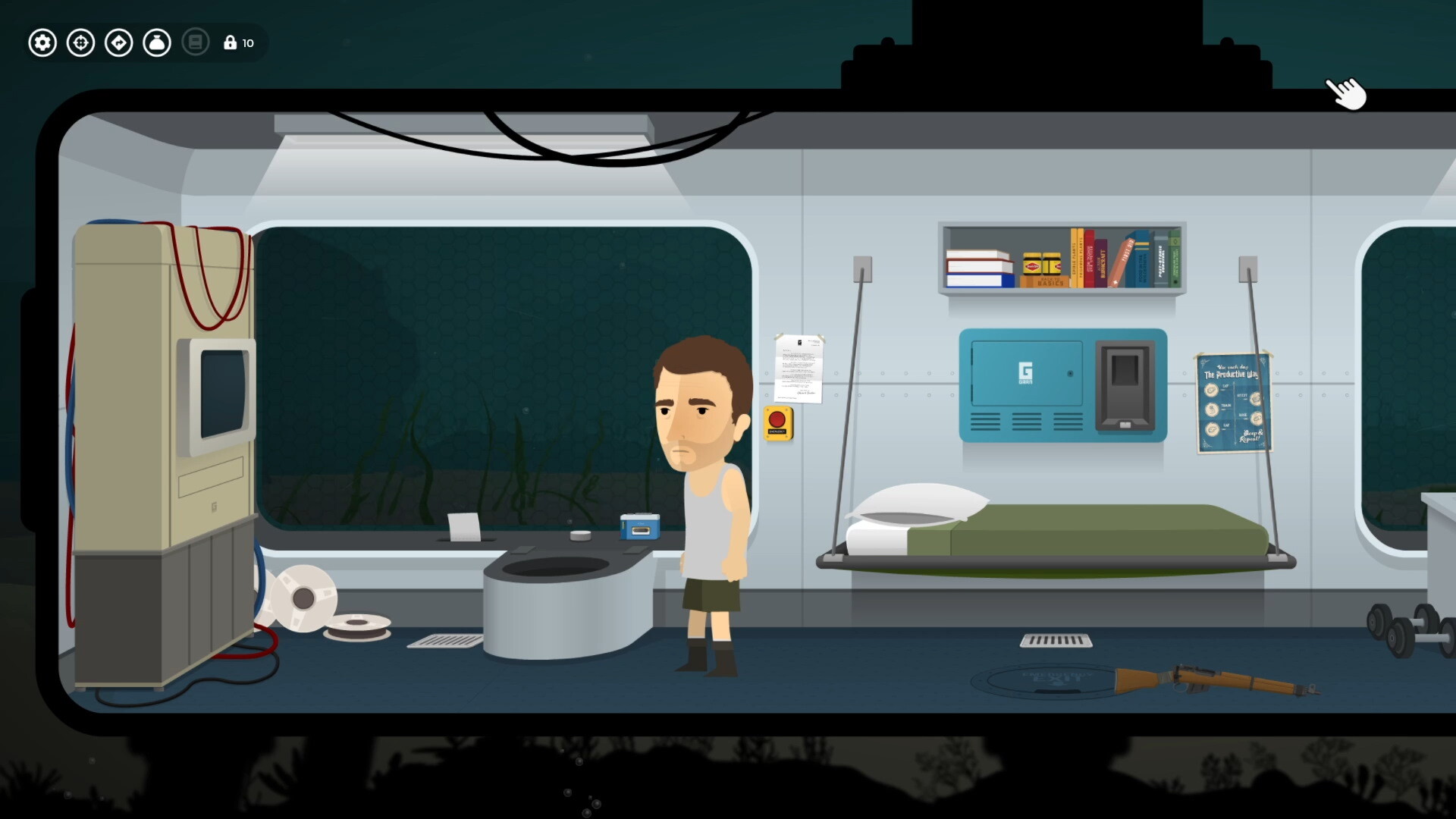Open the inventory bag
The image size is (1456, 819).
click(x=157, y=42)
